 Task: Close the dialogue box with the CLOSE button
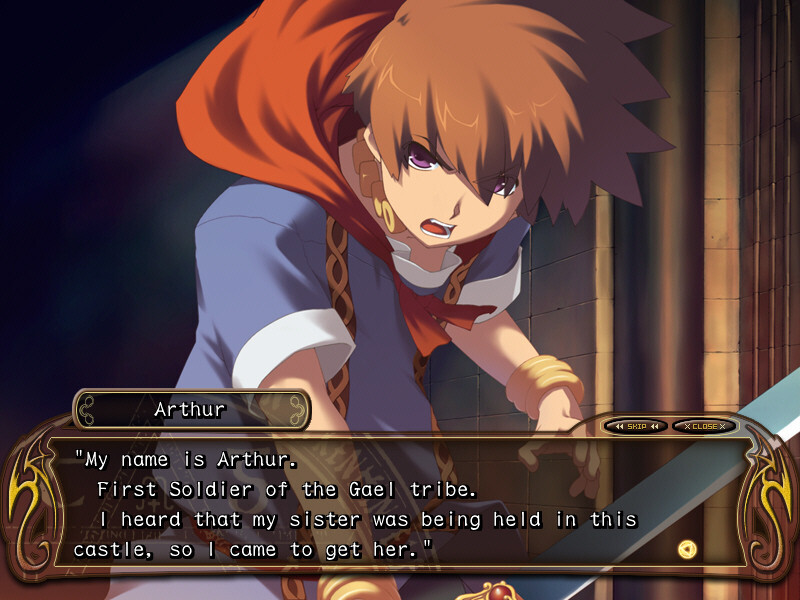(704, 426)
